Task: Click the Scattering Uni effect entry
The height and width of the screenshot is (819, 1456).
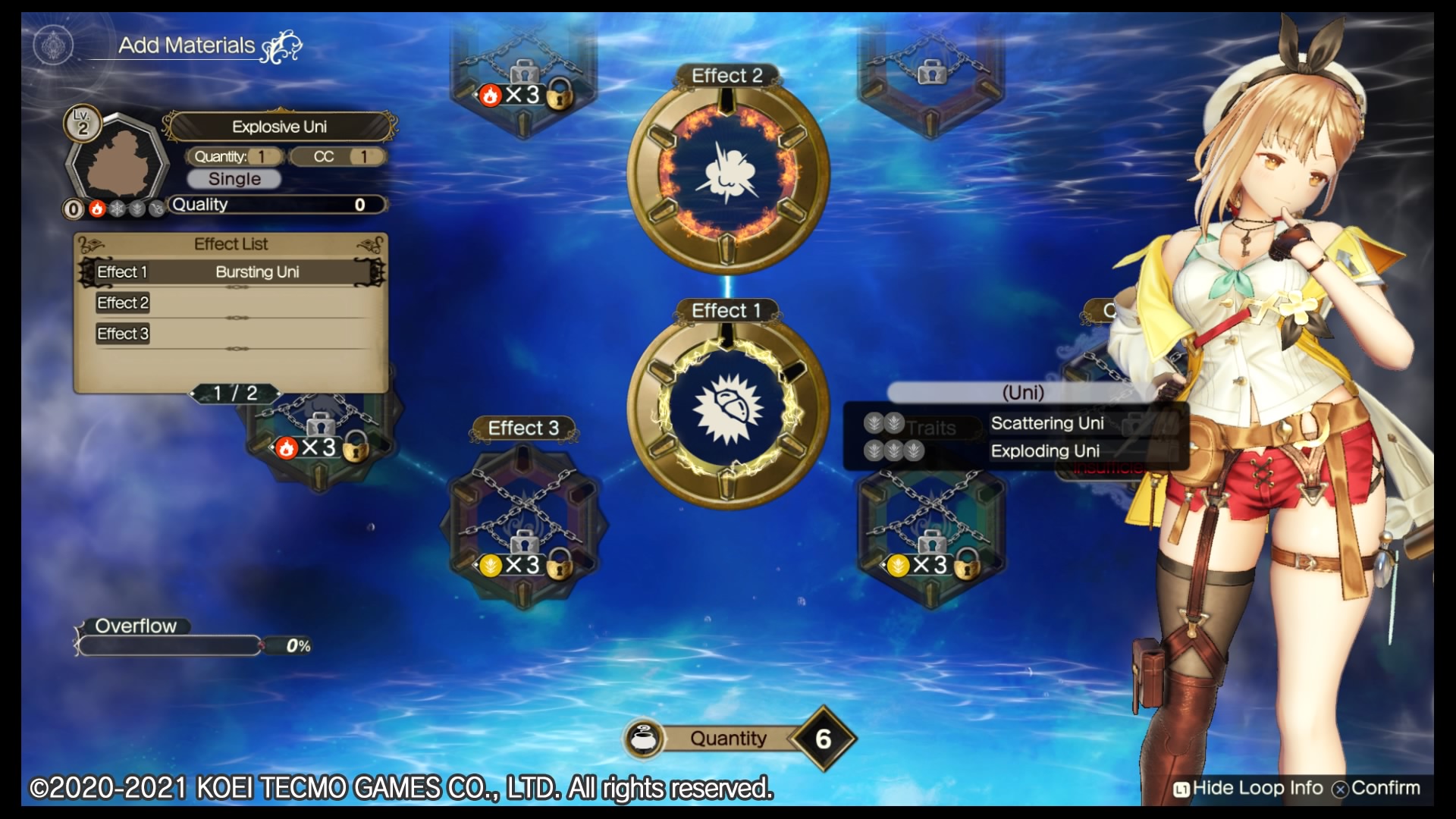Action: pos(1046,423)
